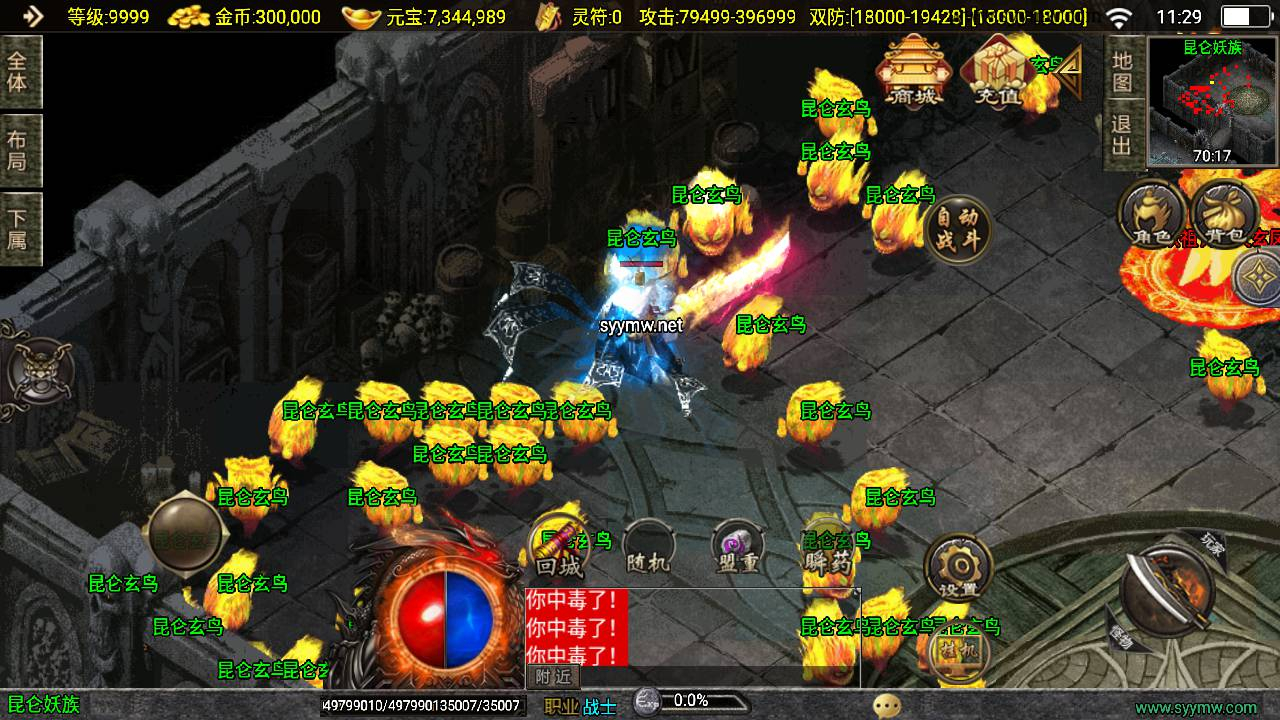This screenshot has height=720, width=1280.
Task: Switch to the 下属 tab
Action: coord(18,229)
